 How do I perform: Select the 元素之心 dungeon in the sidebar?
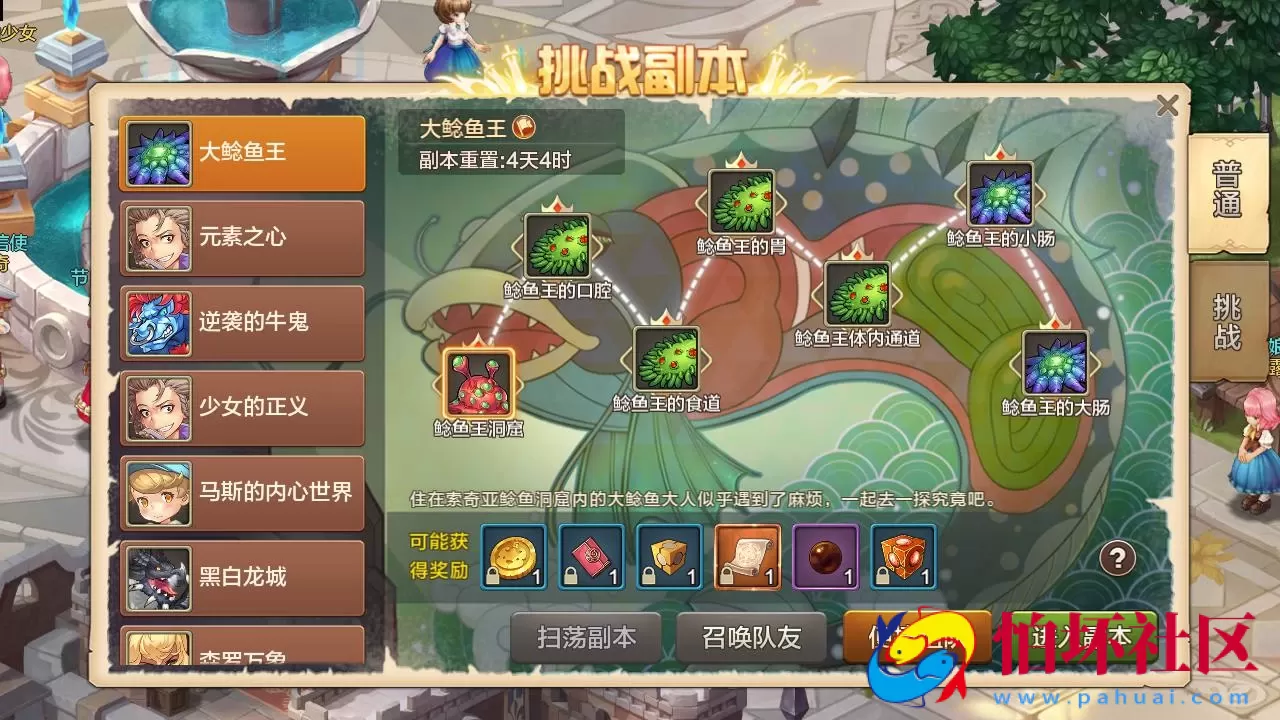tap(240, 239)
